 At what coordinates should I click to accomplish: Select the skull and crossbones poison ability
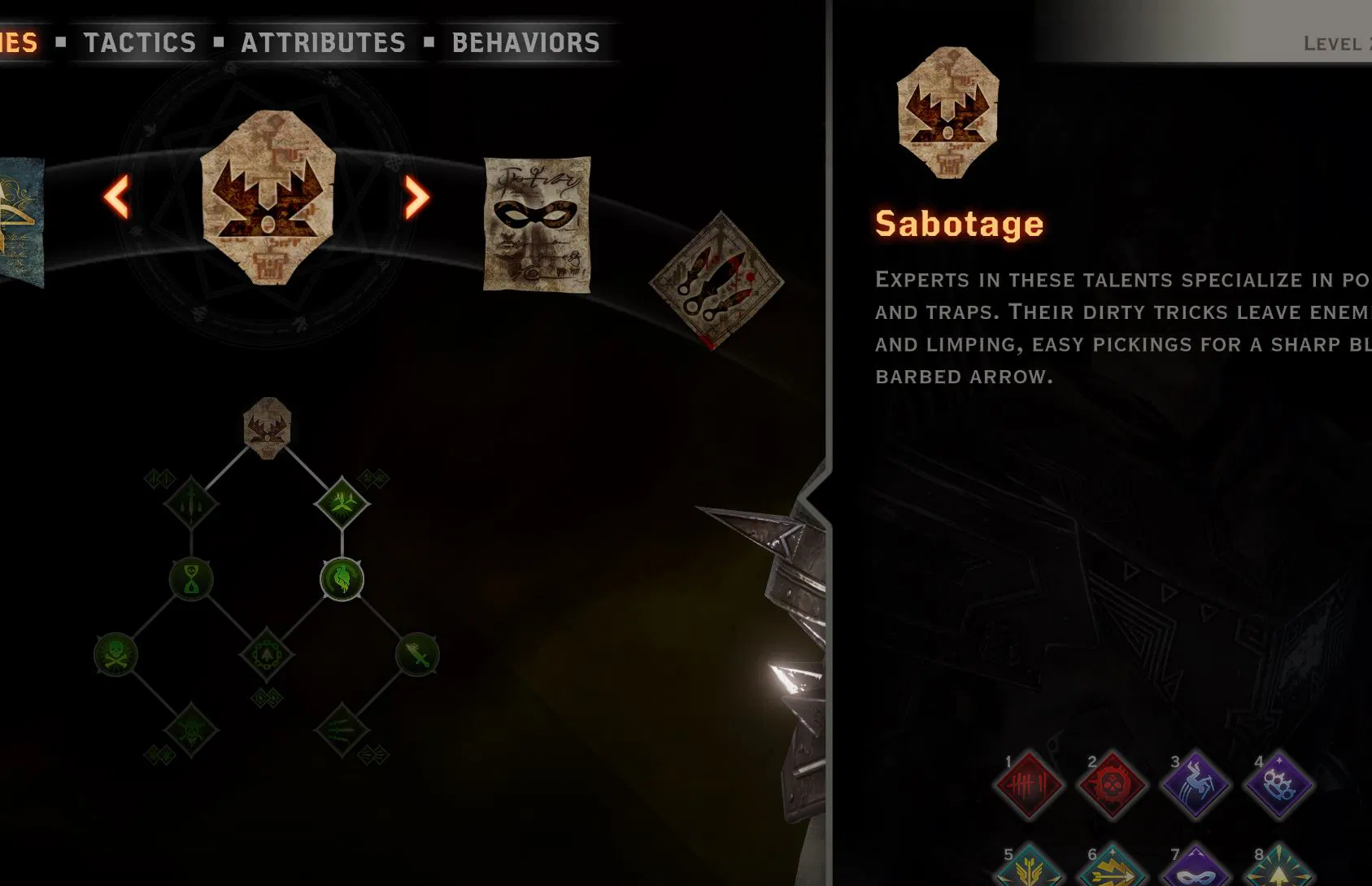(x=114, y=655)
